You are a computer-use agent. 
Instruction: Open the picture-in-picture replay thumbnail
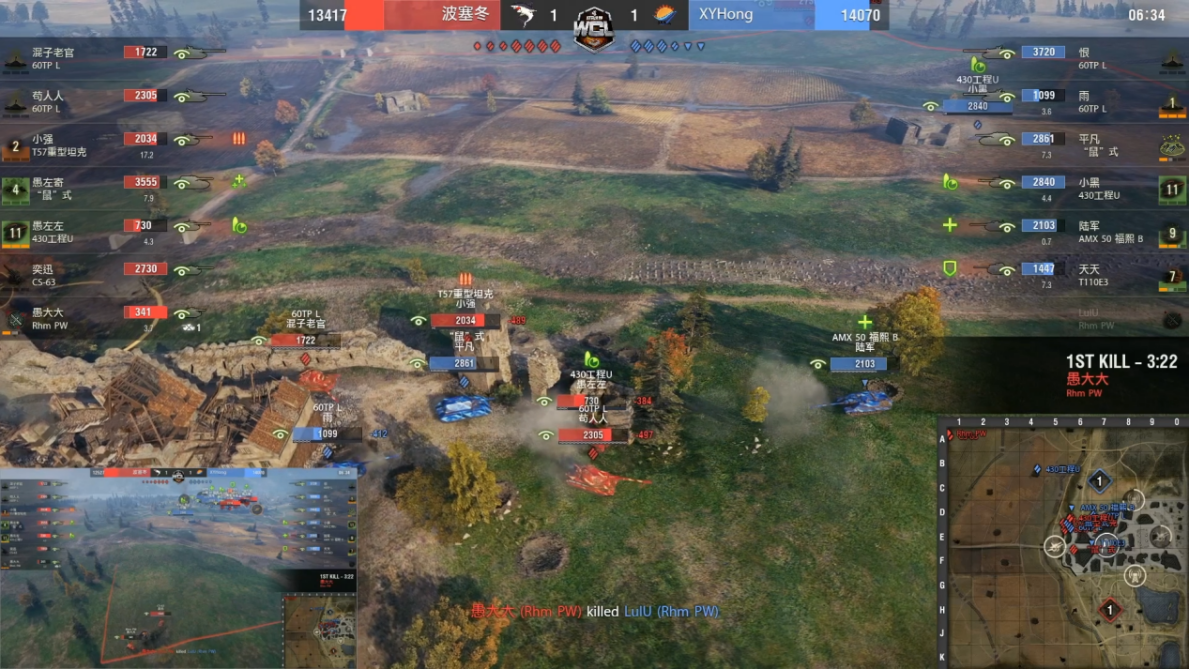[x=178, y=566]
